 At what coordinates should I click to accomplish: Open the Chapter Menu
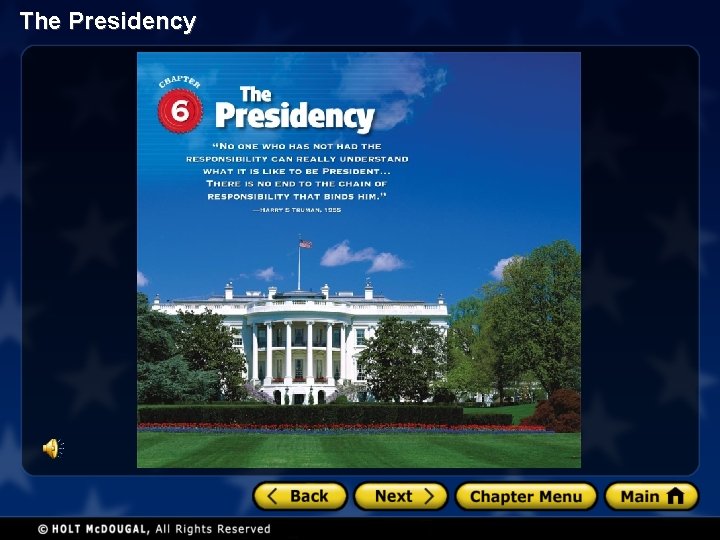[526, 496]
